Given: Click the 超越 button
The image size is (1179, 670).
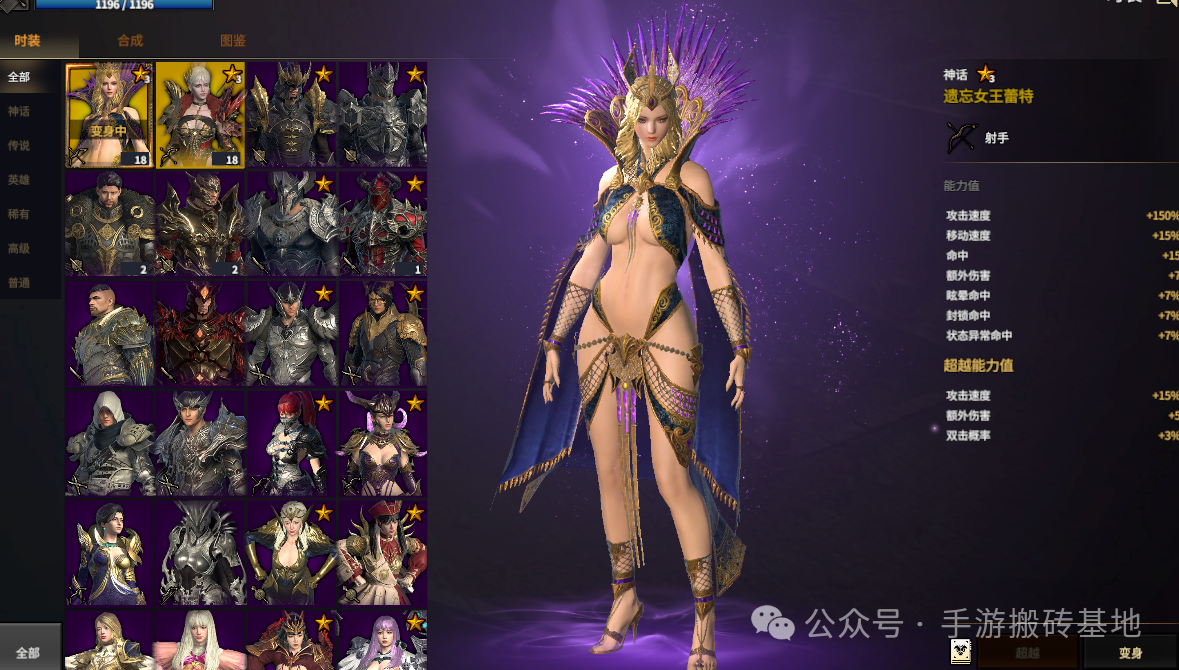Looking at the screenshot, I should [x=1027, y=653].
